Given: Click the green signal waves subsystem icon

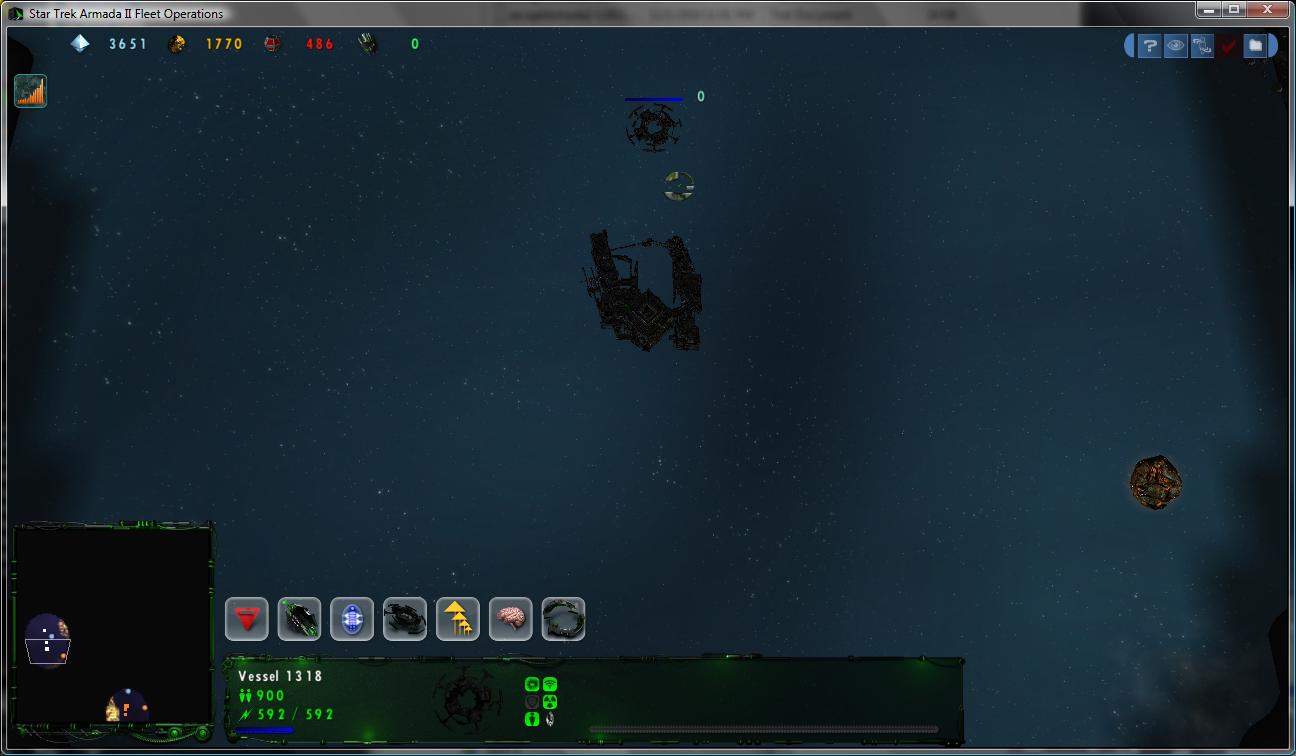Looking at the screenshot, I should 550,685.
